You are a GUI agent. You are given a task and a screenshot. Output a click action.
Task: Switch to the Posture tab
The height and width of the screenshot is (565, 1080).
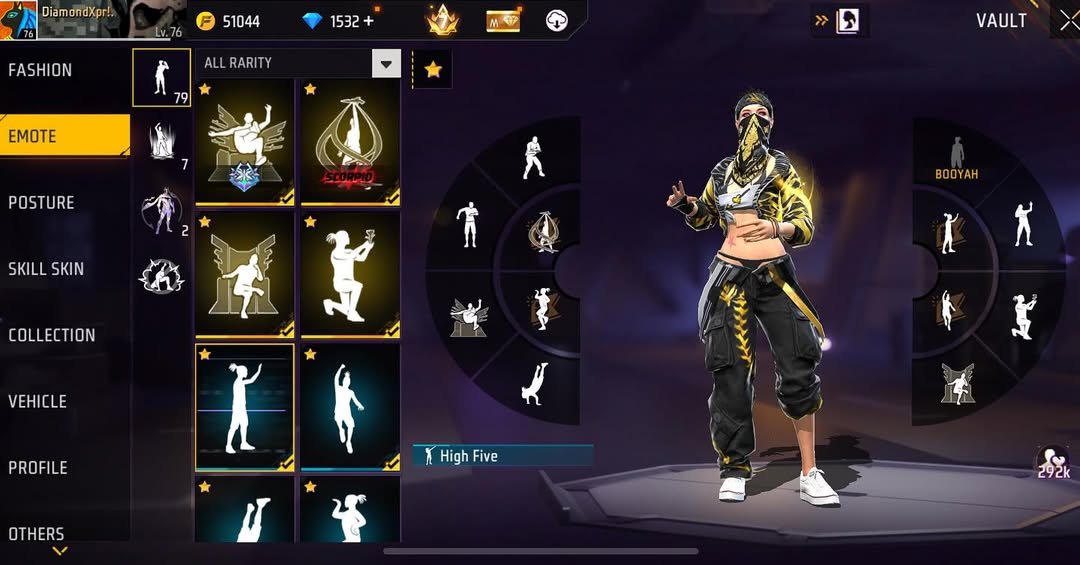pos(42,203)
